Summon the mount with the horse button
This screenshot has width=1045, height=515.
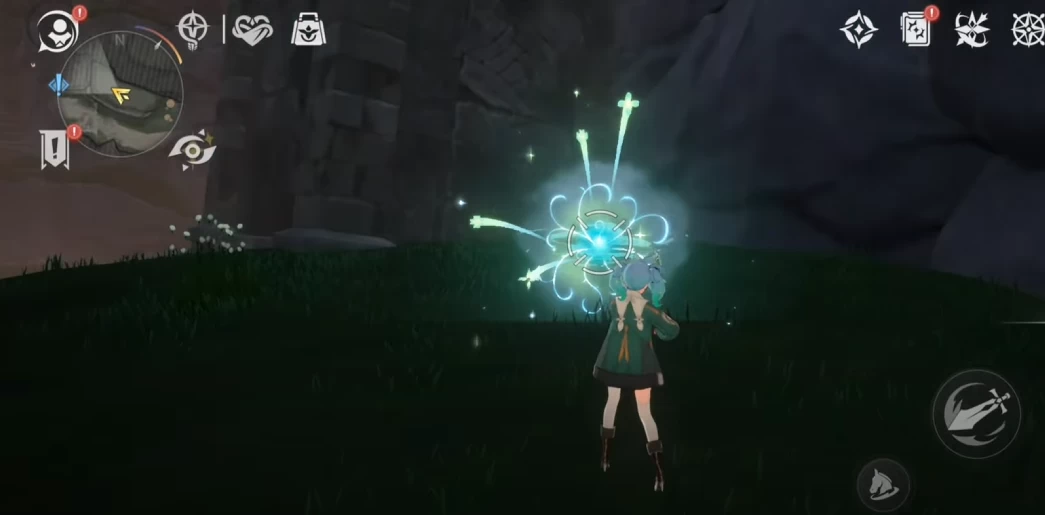click(883, 484)
